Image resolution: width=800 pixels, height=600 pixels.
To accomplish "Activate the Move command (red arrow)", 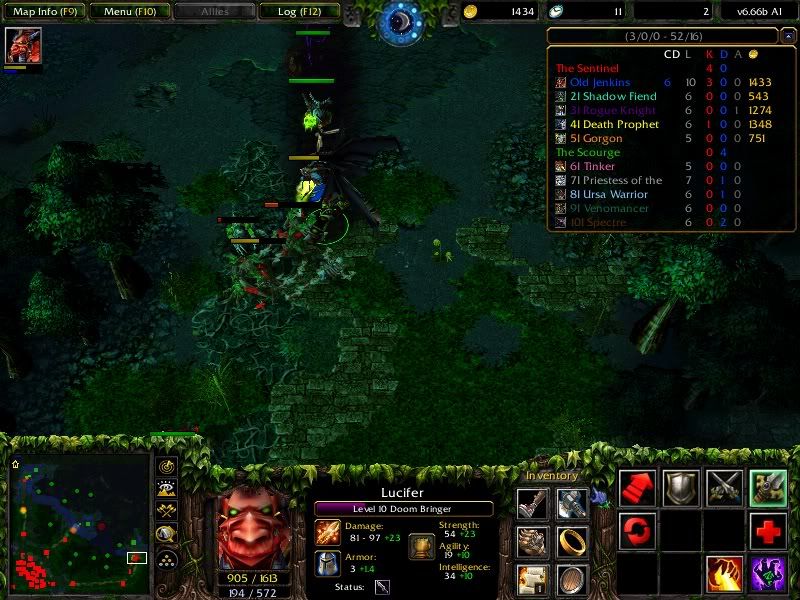I will click(x=637, y=487).
